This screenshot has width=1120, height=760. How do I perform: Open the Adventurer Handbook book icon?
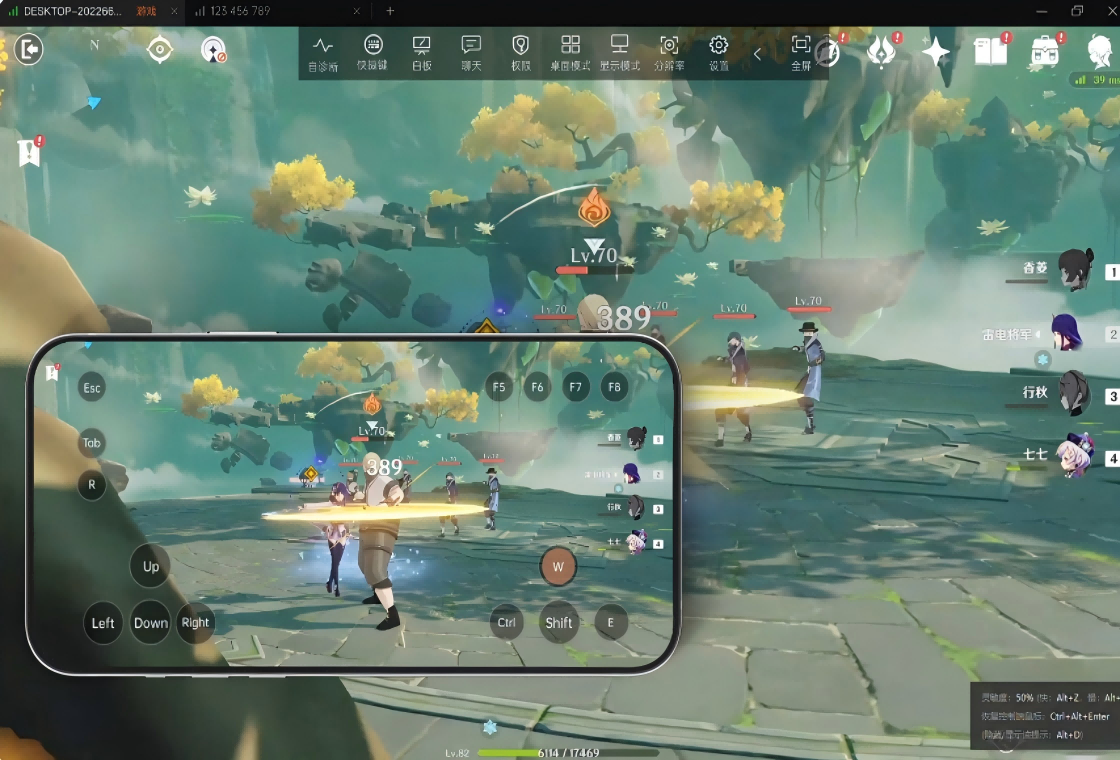990,51
